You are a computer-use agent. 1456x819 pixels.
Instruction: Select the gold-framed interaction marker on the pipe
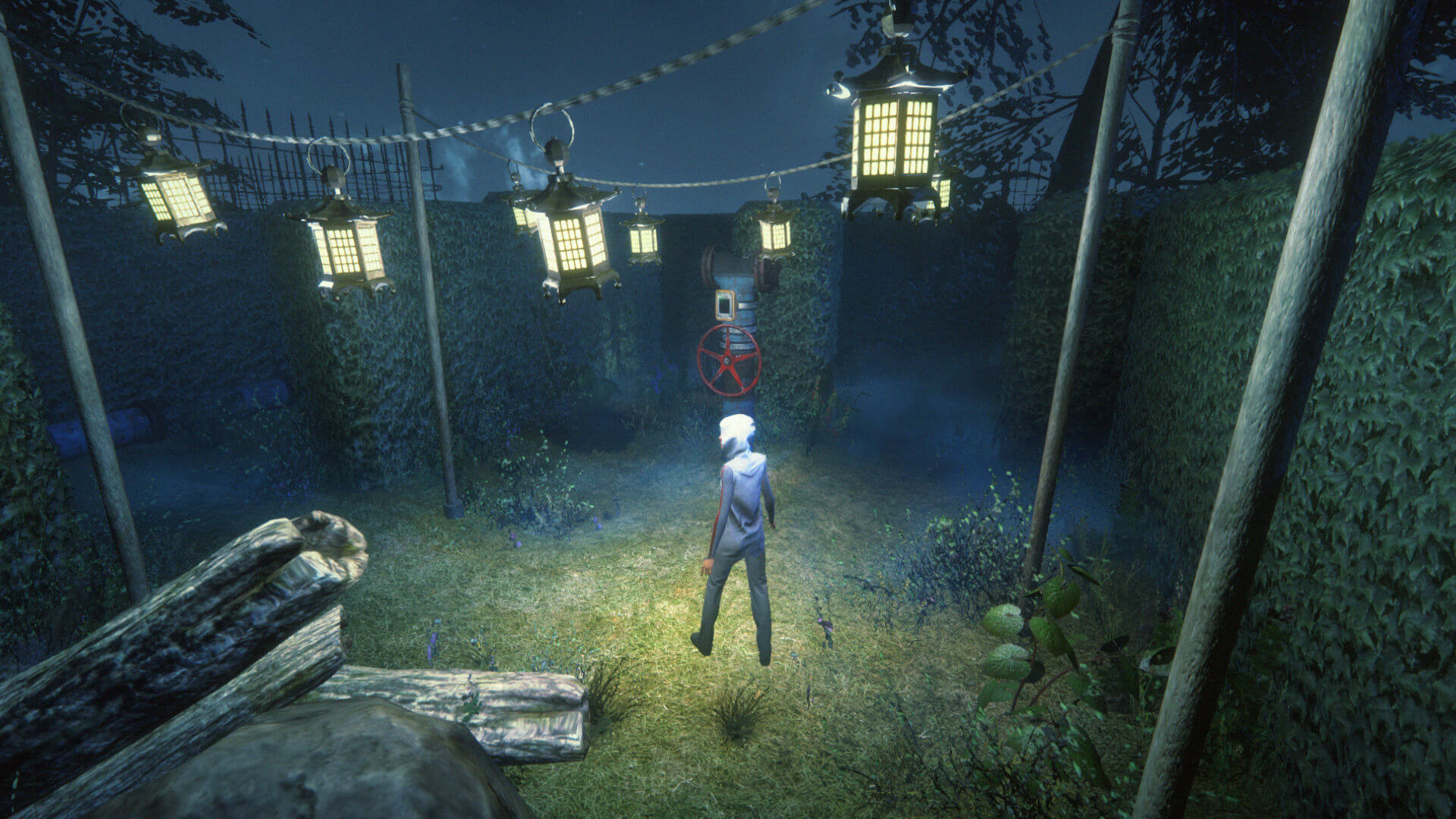(x=725, y=304)
